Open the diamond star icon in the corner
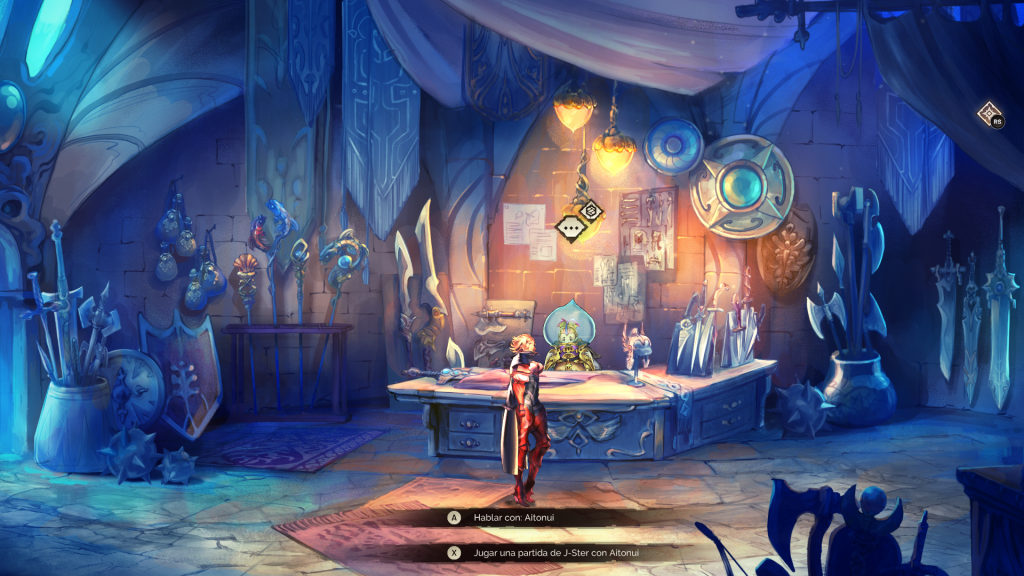The width and height of the screenshot is (1024, 576). 988,113
